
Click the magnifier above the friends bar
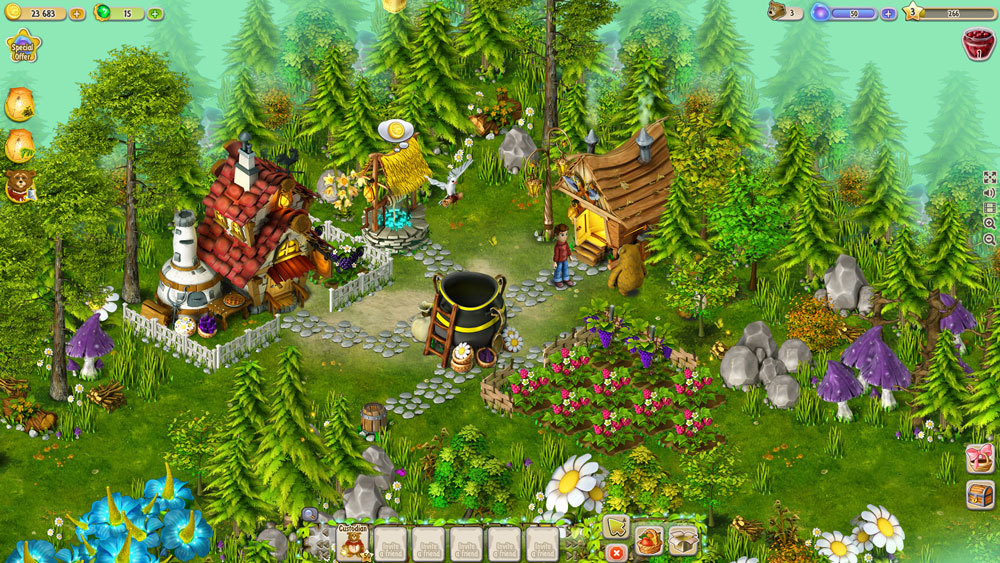(309, 515)
